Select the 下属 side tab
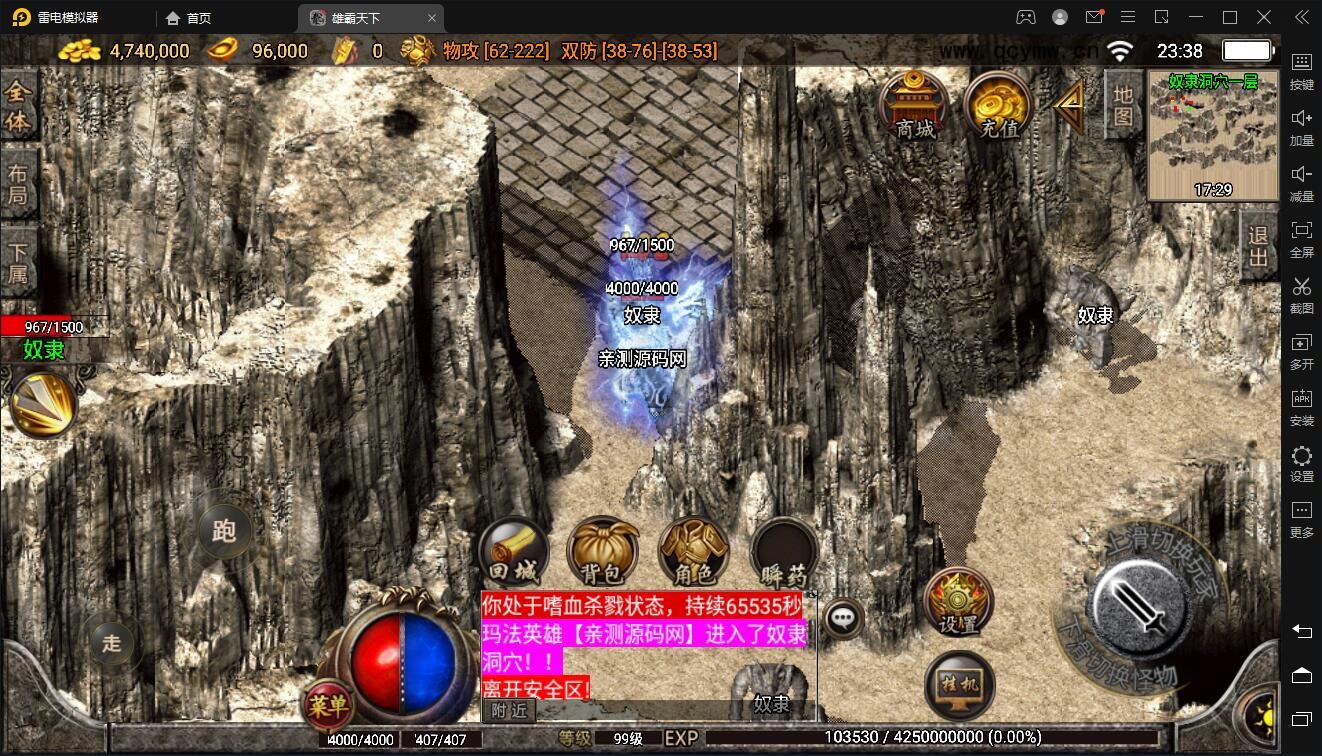The image size is (1322, 756). pos(18,262)
